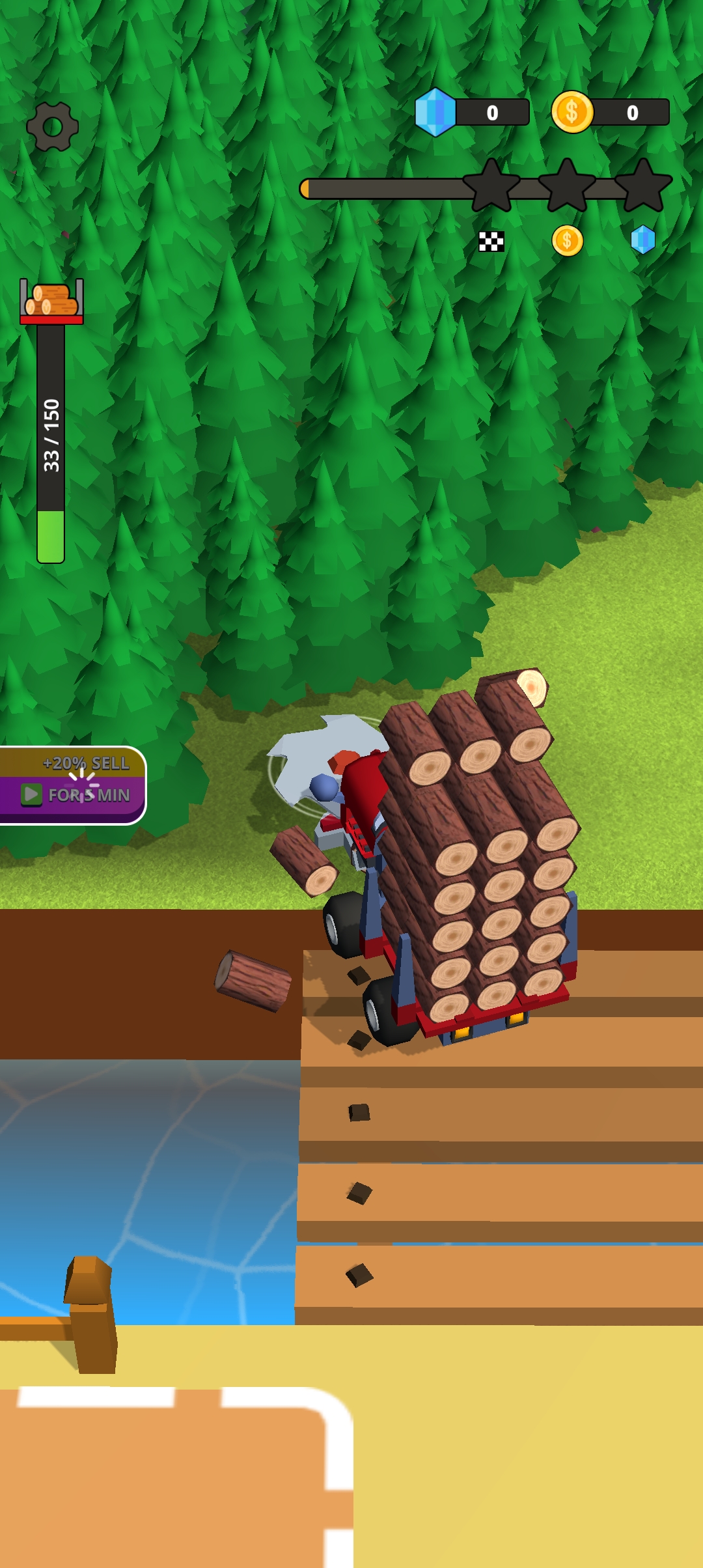Activate the +20% sell boost ad button

tap(73, 785)
